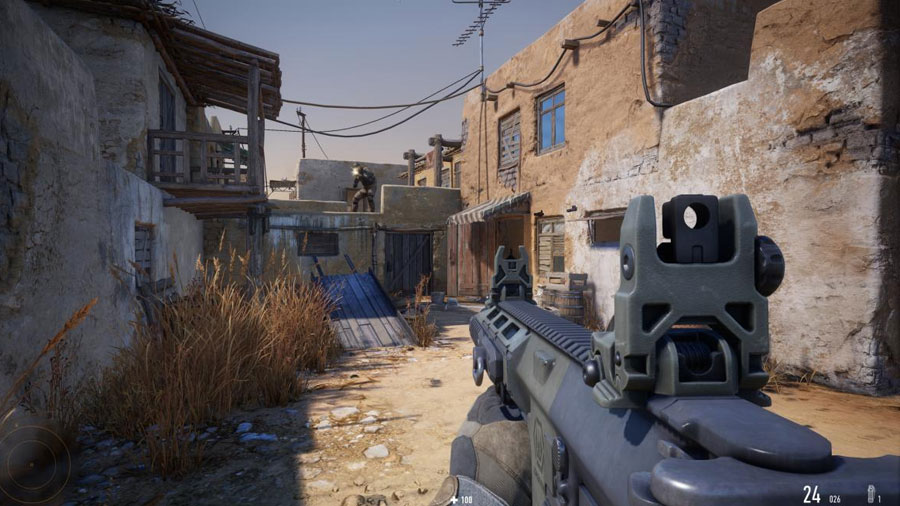Click the circular radar minimap
900x506 pixels.
[x=33, y=463]
